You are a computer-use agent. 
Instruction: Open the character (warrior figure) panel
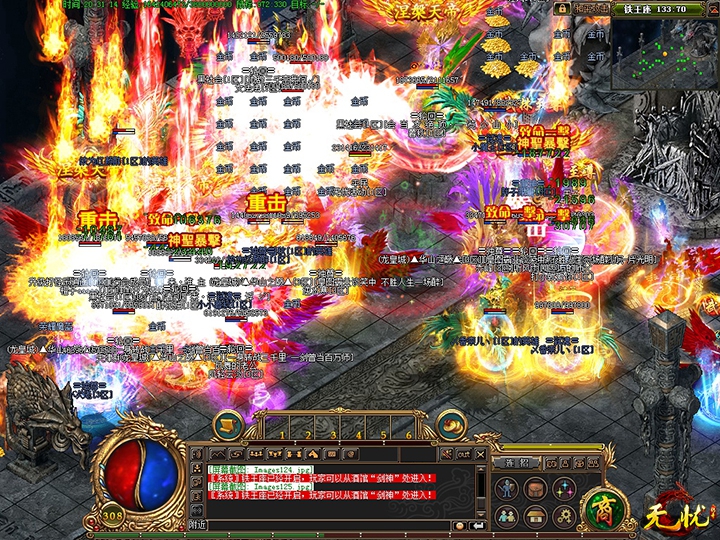[509, 489]
